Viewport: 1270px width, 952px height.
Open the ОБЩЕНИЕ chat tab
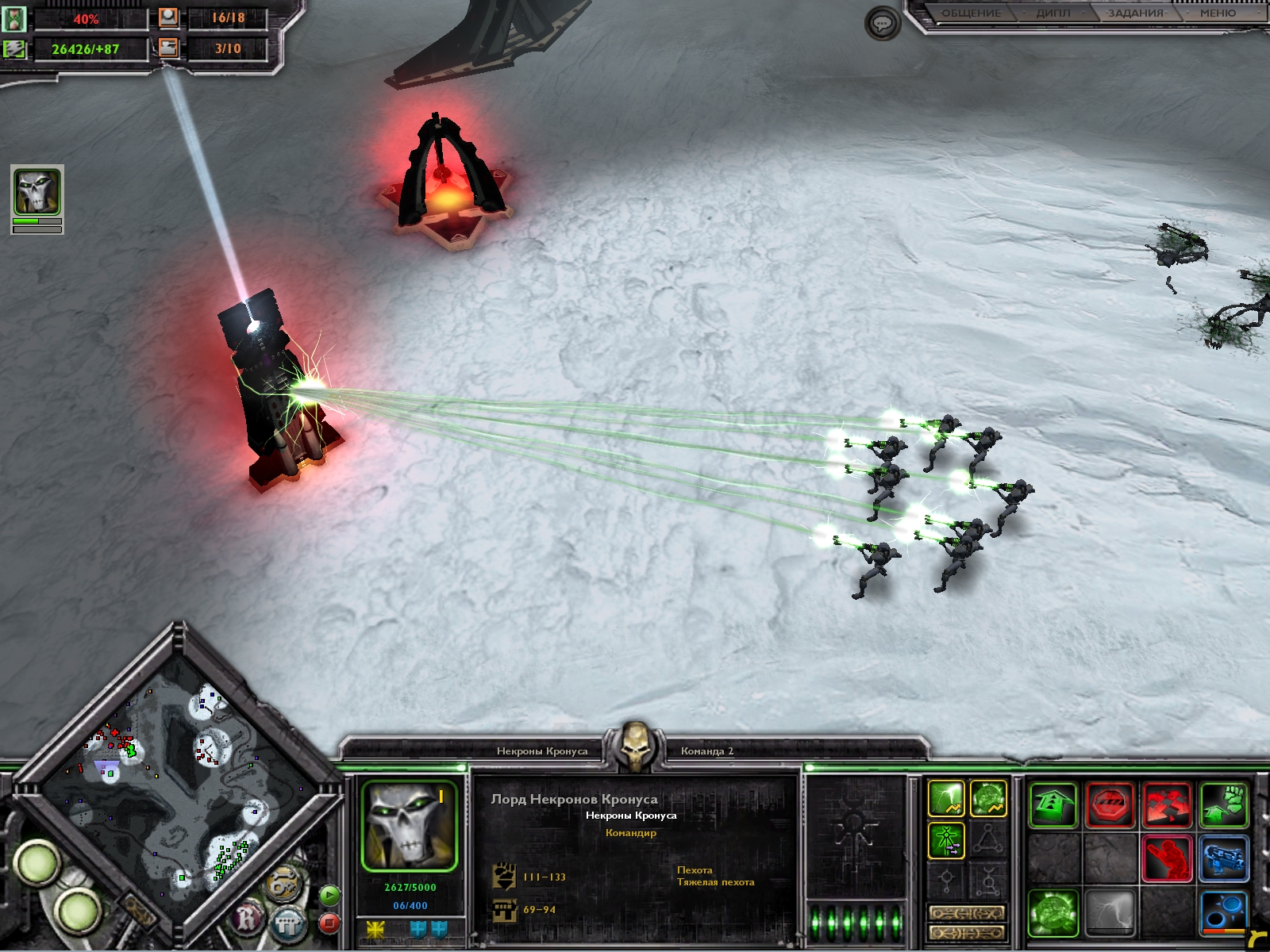coord(970,13)
